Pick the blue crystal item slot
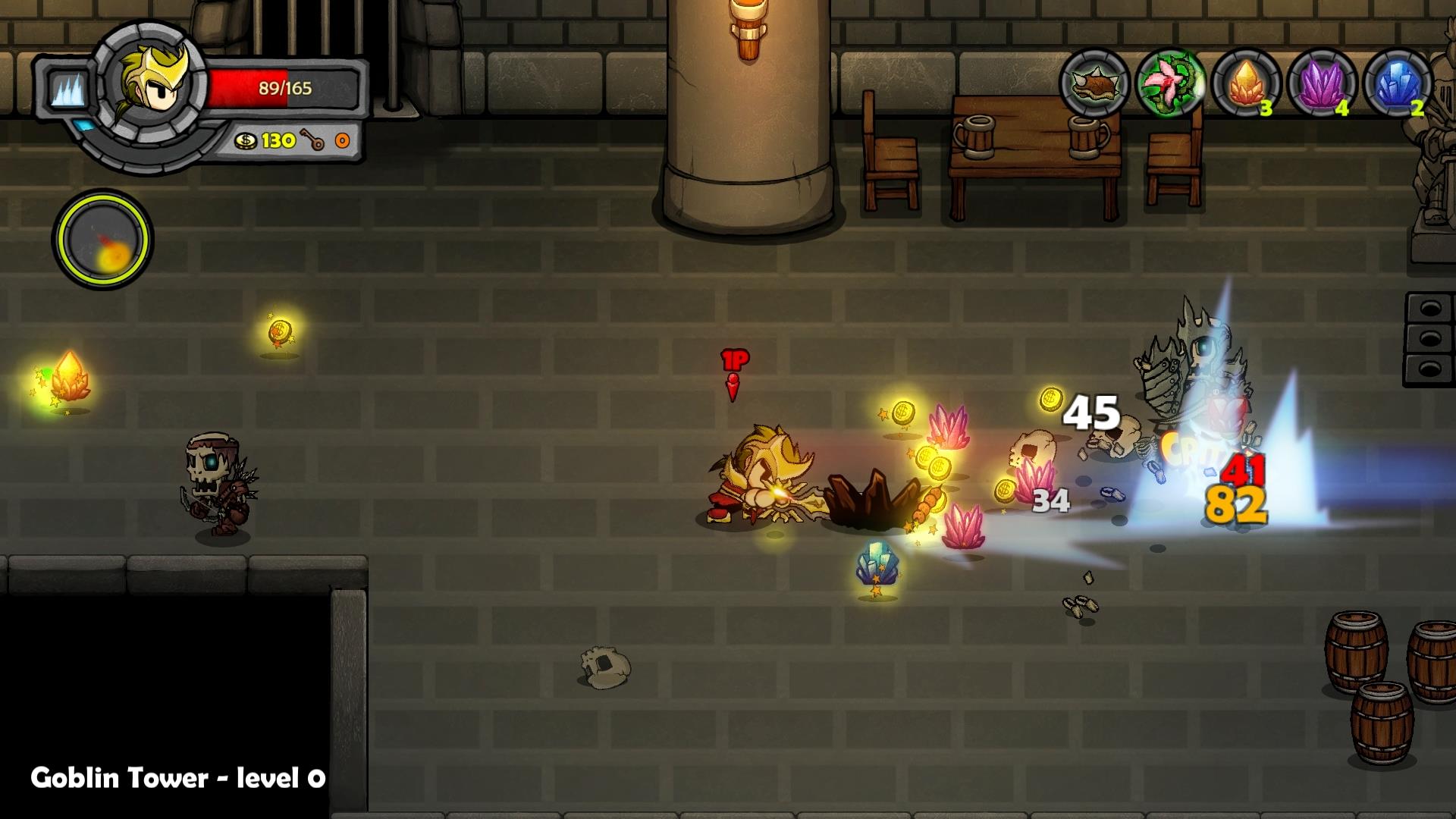The height and width of the screenshot is (819, 1456). click(1398, 83)
